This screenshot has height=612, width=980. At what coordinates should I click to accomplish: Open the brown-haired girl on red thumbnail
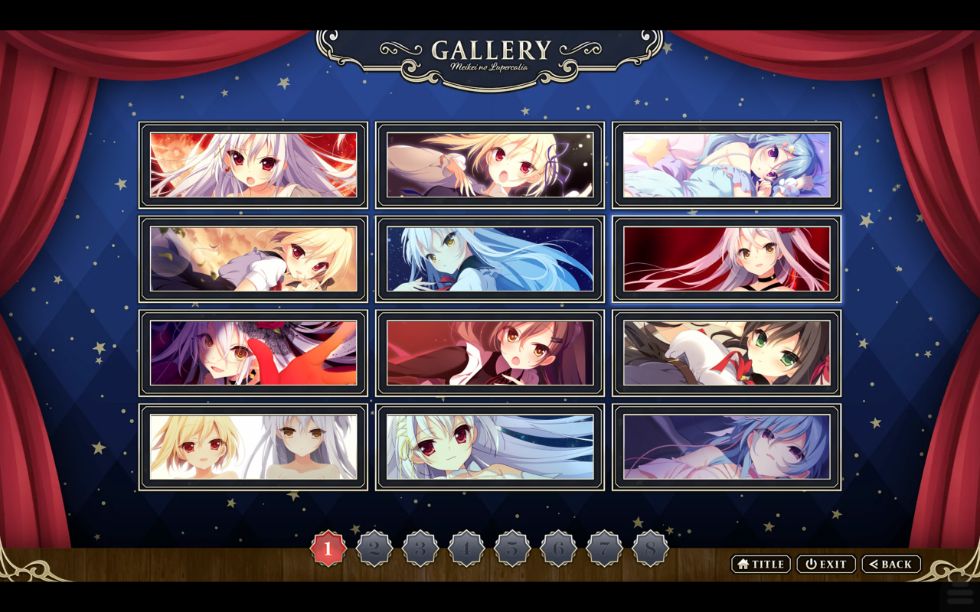[490, 353]
